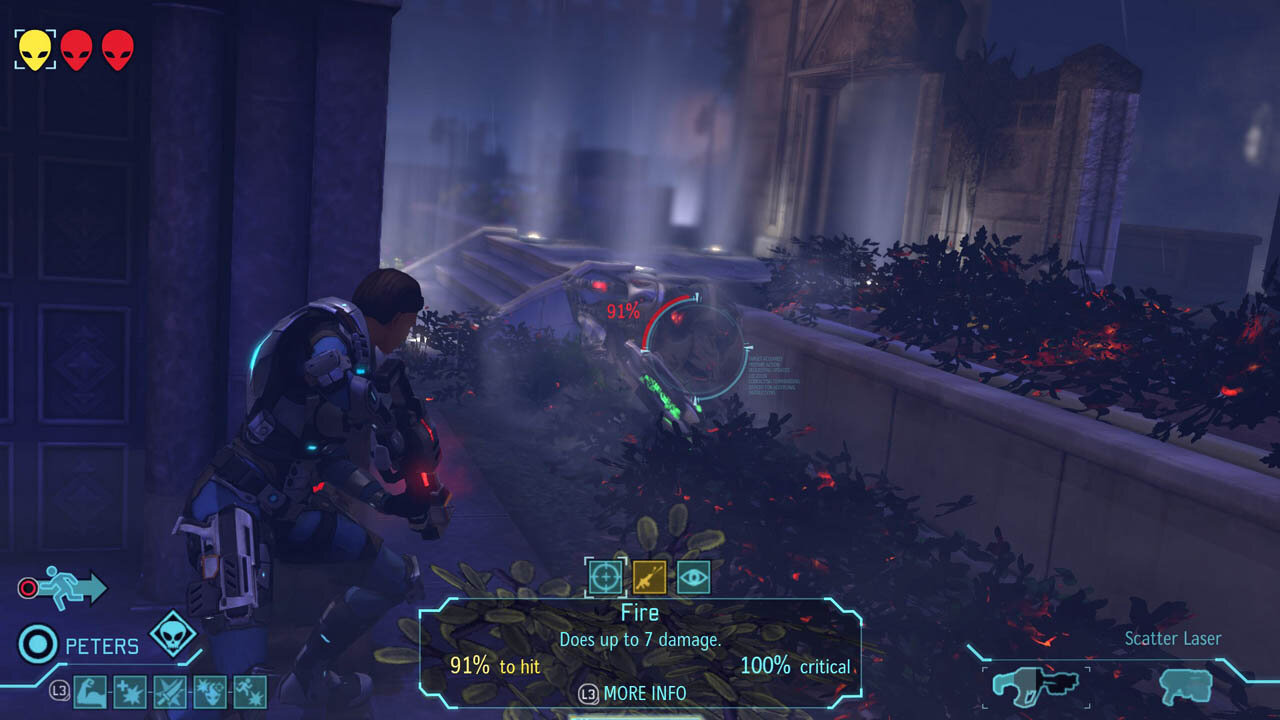The height and width of the screenshot is (720, 1280).
Task: Show the running figure with burst perk
Action: pos(250,691)
